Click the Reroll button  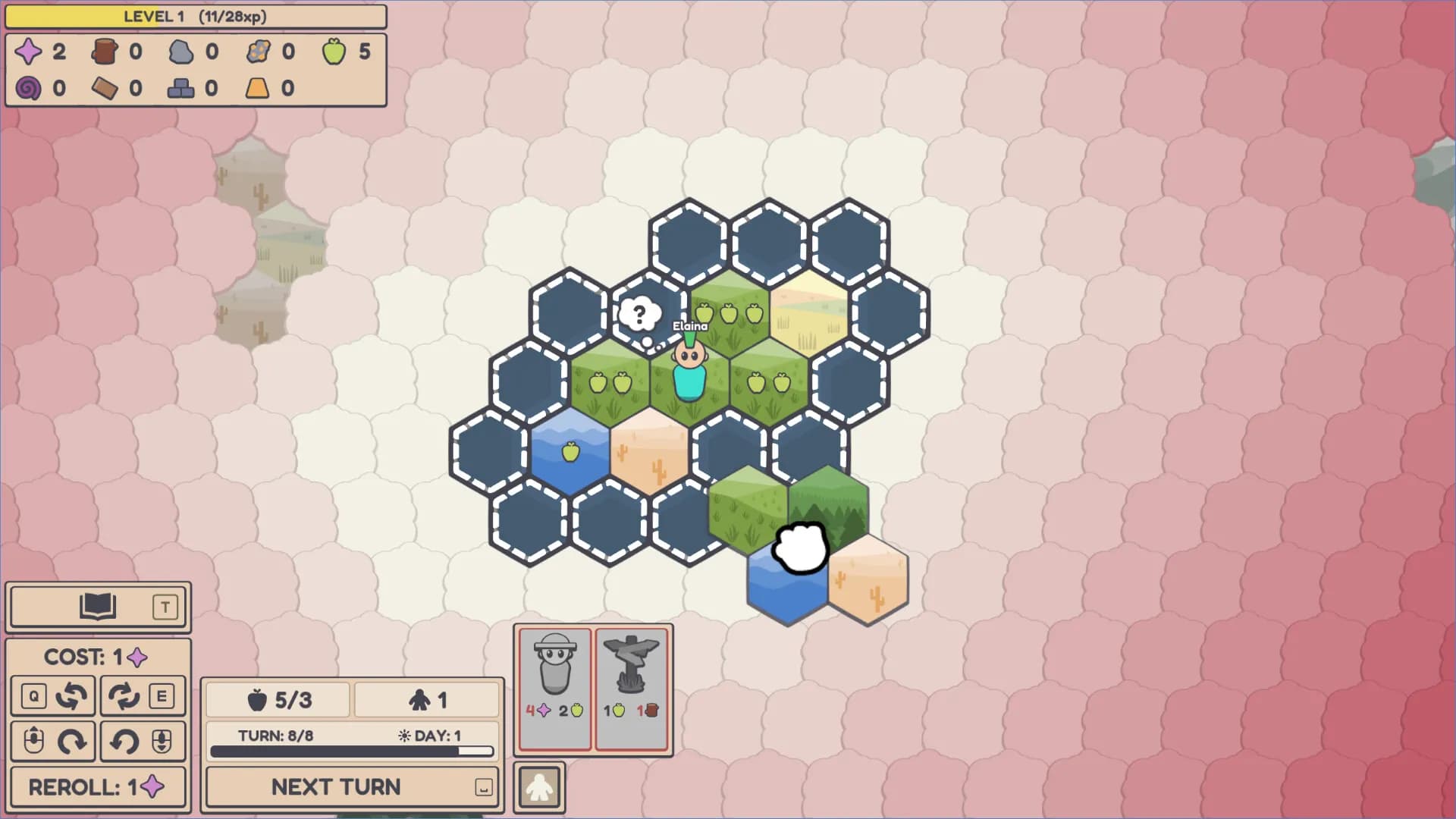[98, 786]
